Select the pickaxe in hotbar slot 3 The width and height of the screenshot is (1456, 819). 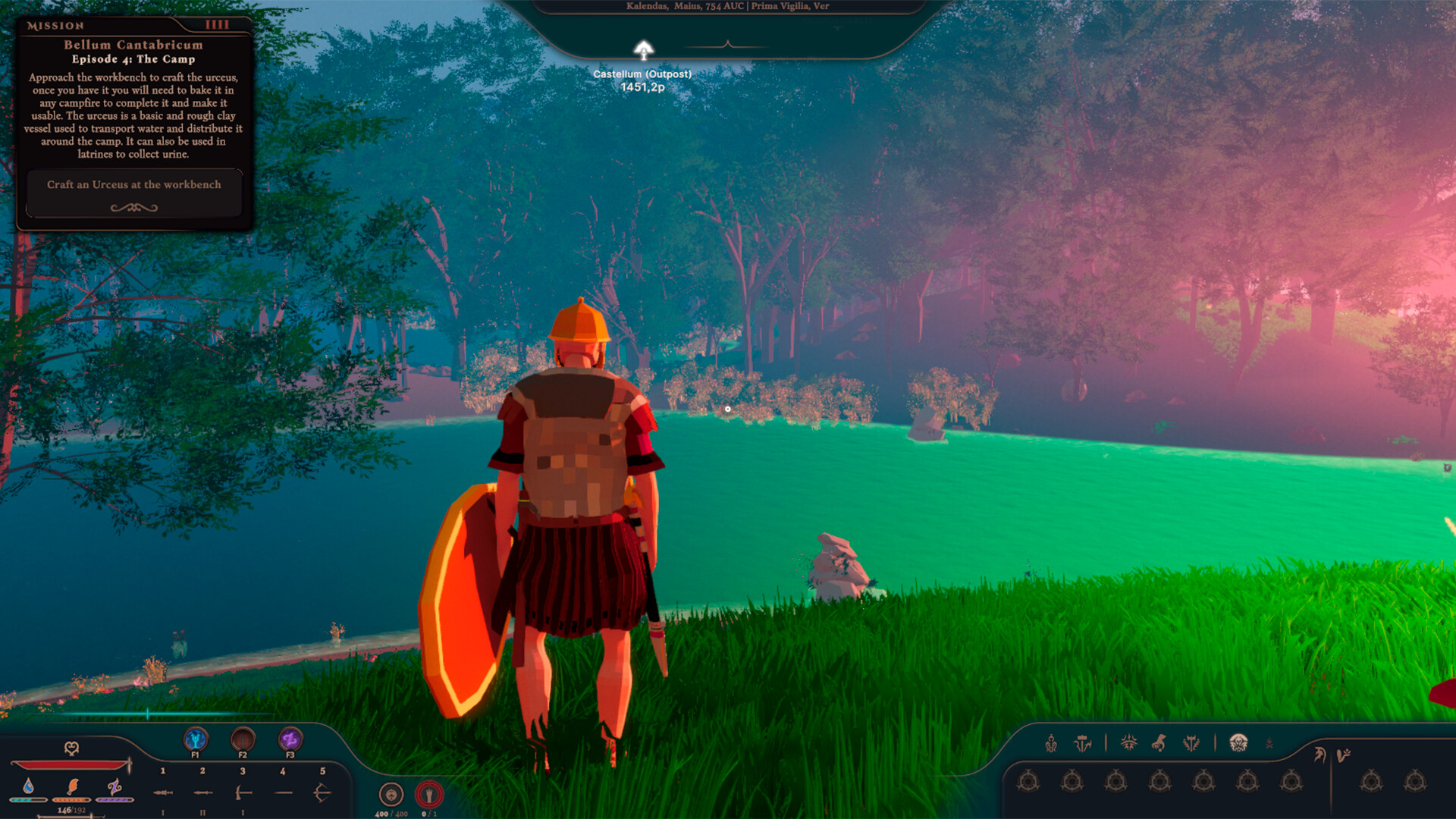click(243, 793)
